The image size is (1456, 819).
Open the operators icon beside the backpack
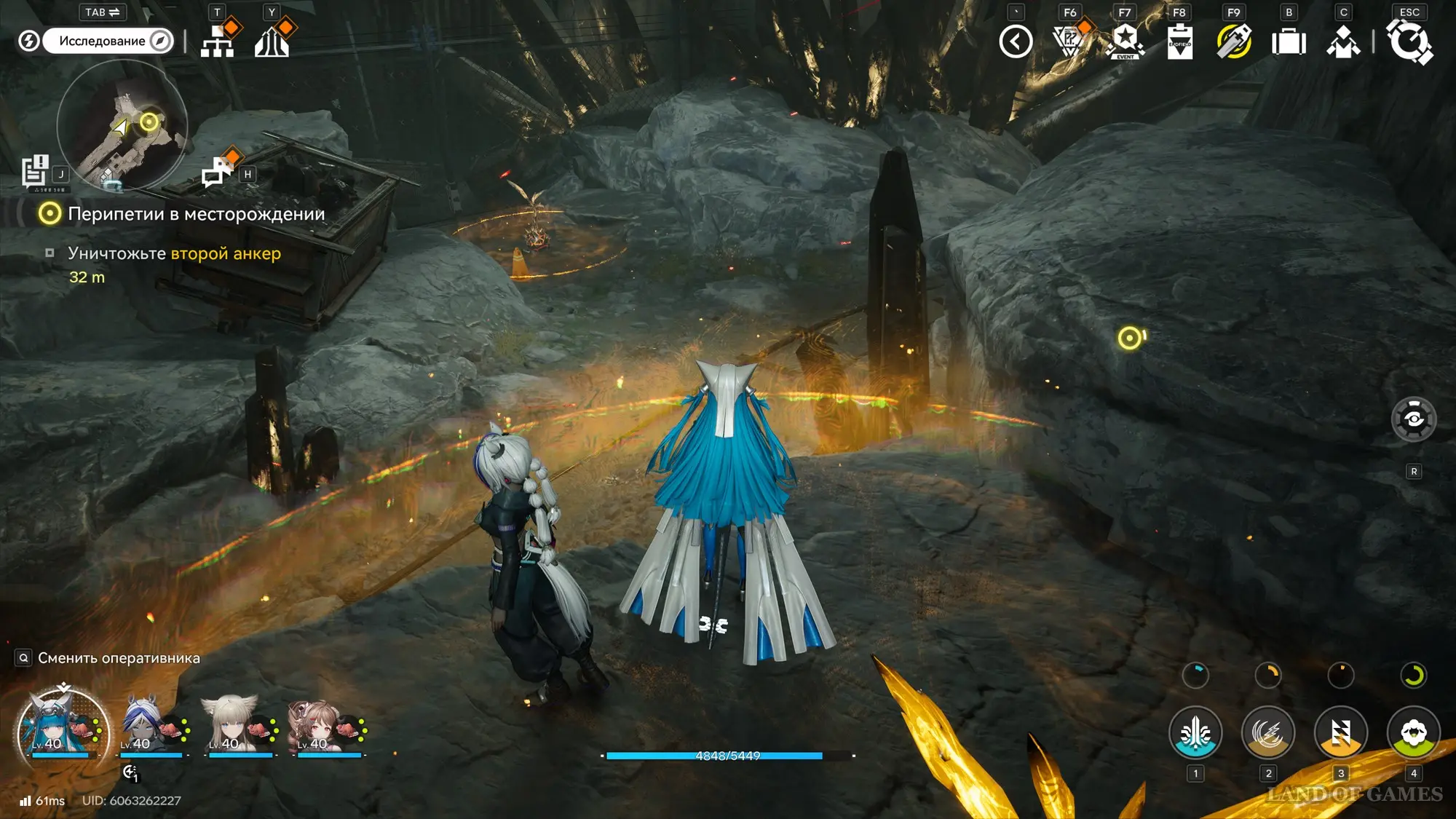click(x=1343, y=41)
